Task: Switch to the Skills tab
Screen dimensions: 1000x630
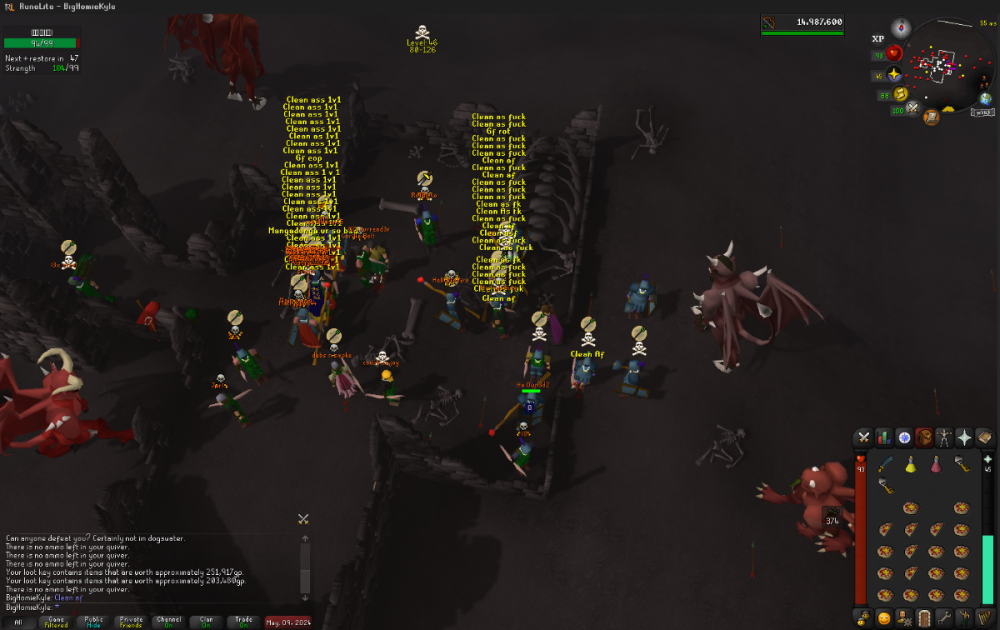Action: coord(884,437)
